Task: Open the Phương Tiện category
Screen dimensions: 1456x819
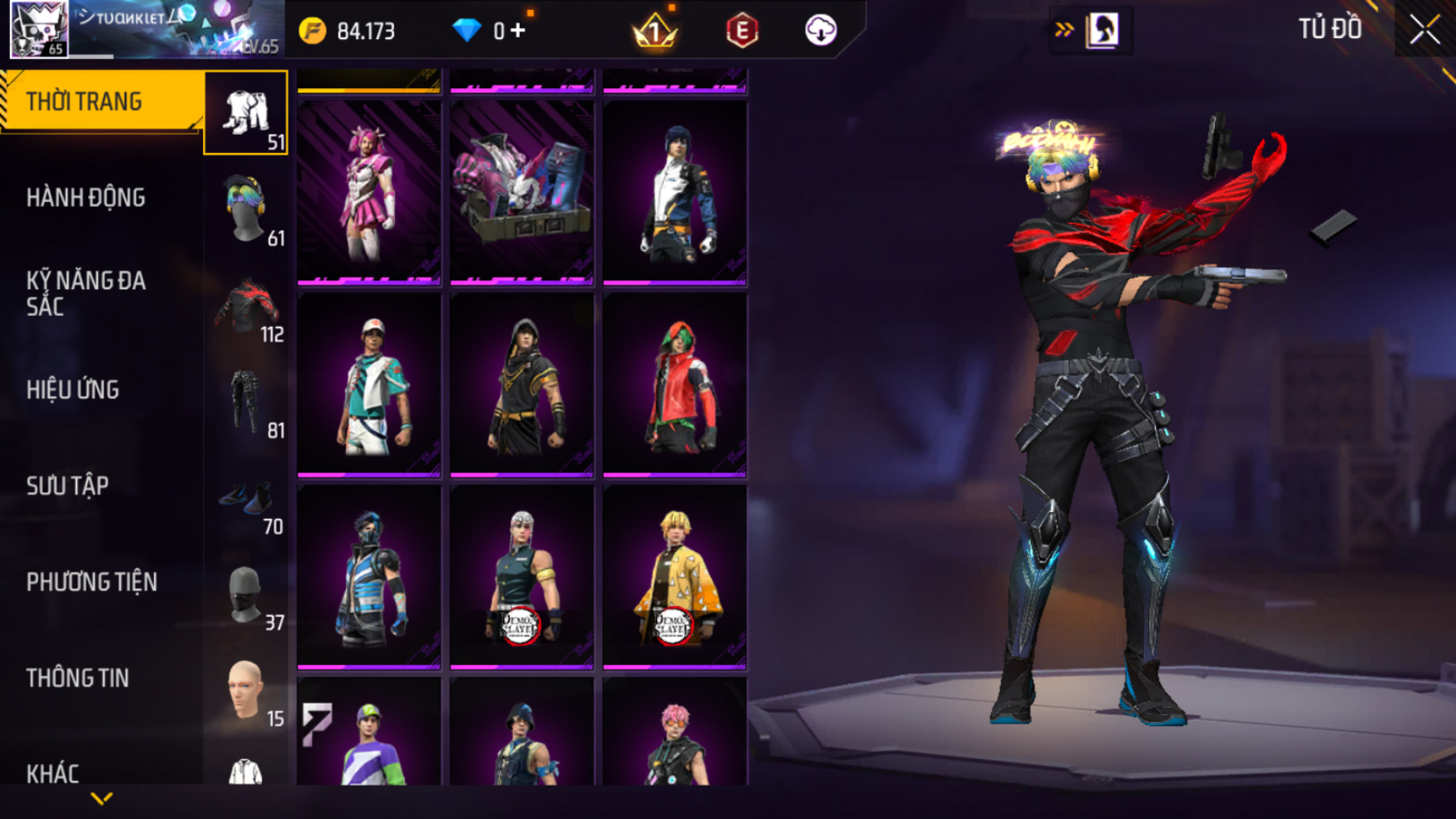Action: [91, 582]
